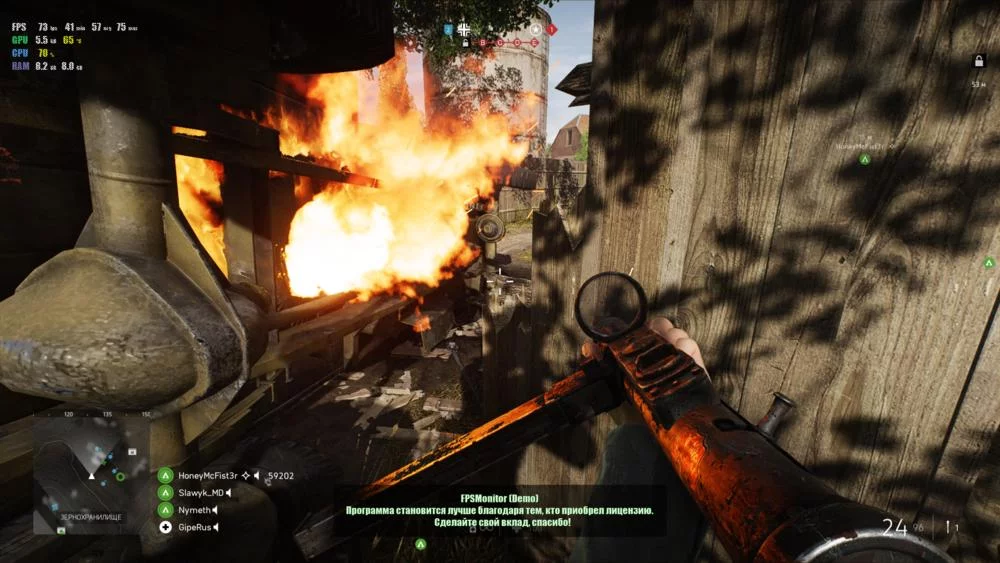Select medic squadmate GipeRus
Screen dimensions: 1000x563
tap(194, 527)
